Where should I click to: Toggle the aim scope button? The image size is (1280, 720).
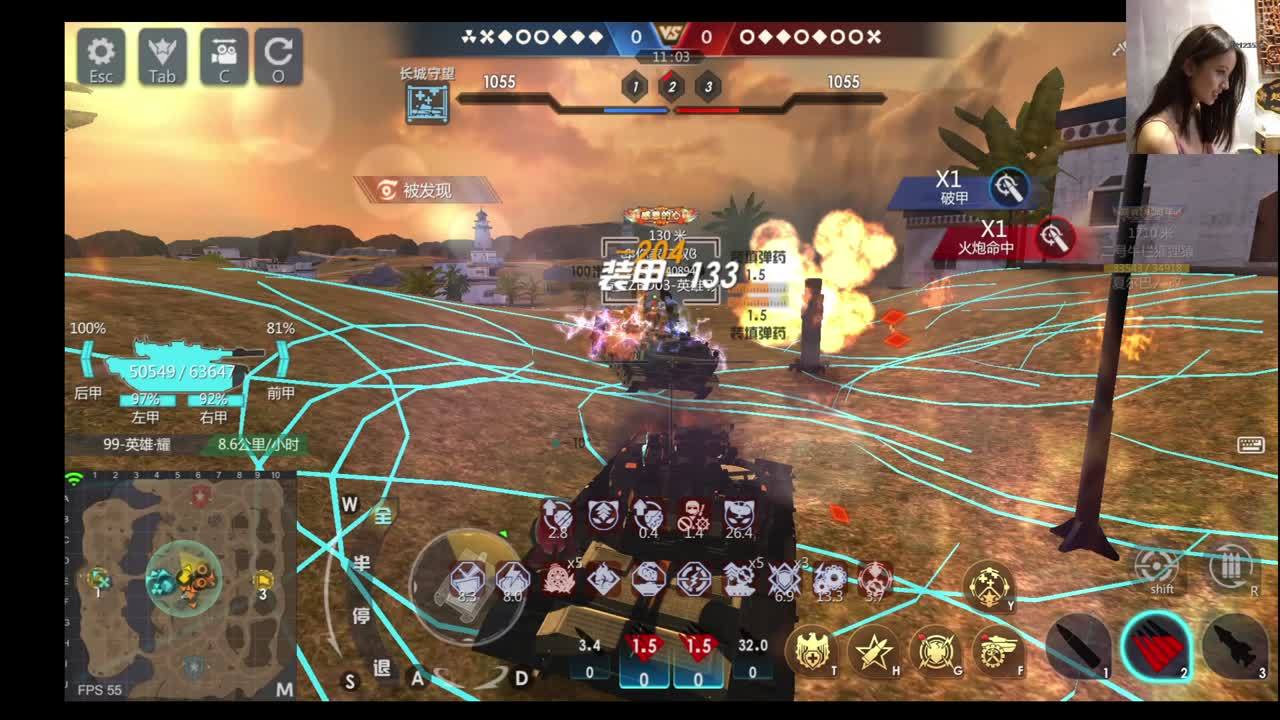(x=1156, y=567)
